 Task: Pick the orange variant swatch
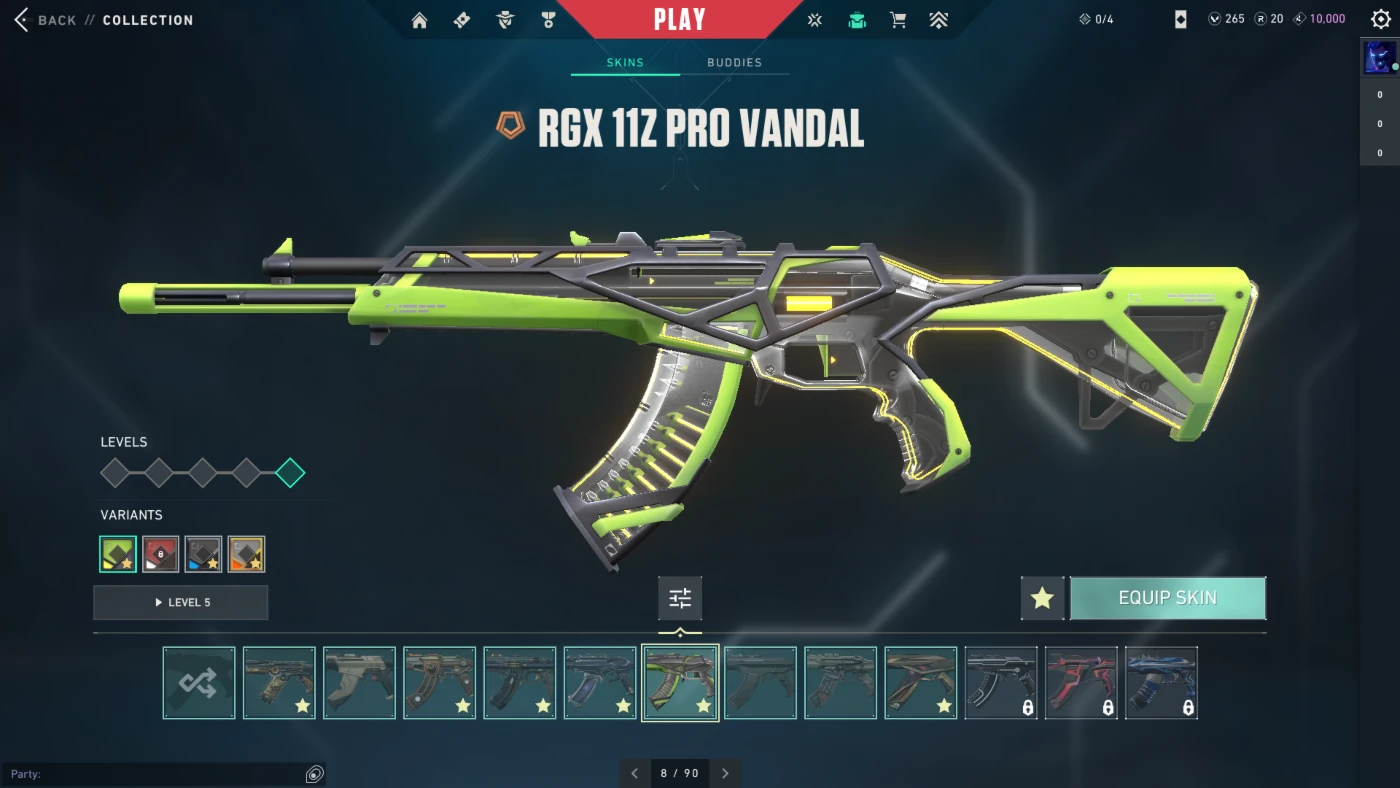[x=246, y=554]
